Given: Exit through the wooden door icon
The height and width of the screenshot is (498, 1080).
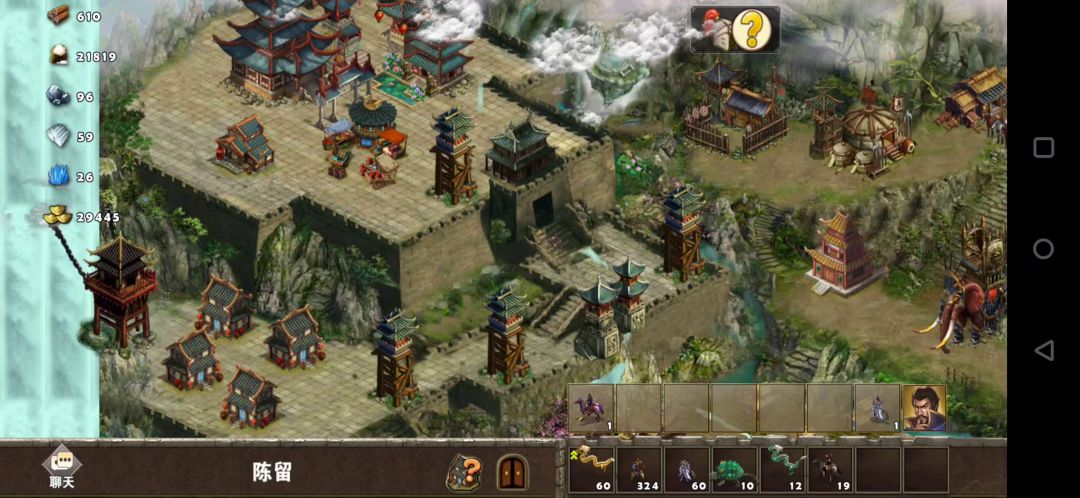Looking at the screenshot, I should click(512, 471).
